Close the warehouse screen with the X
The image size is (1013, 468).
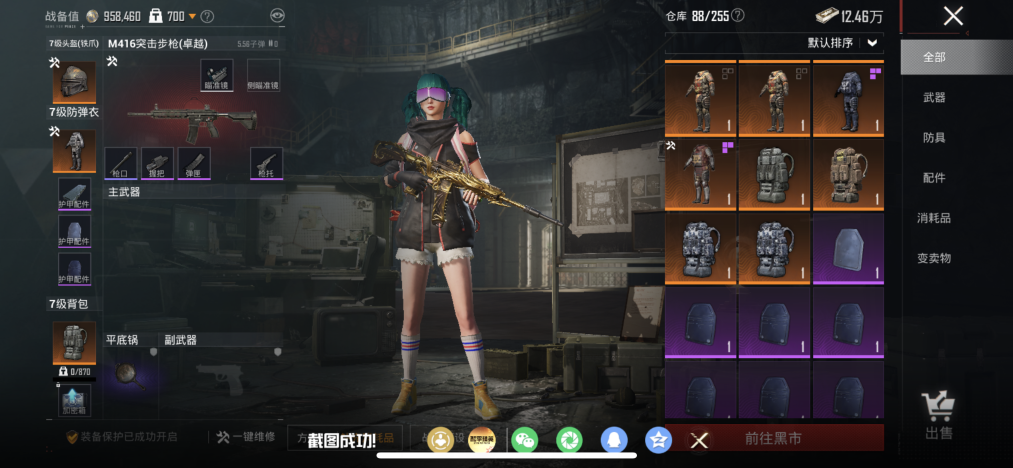coord(953,15)
